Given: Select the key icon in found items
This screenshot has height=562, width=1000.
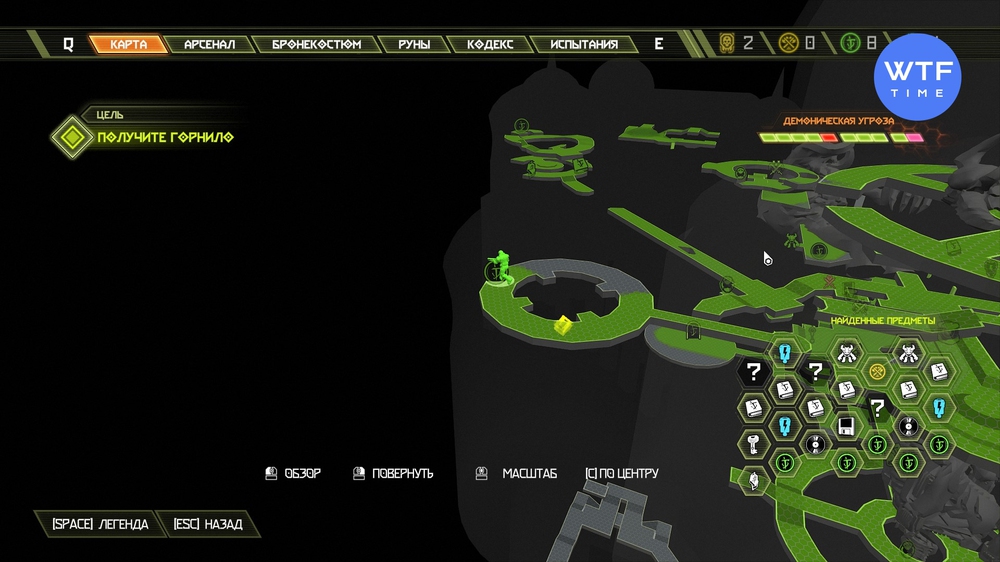Looking at the screenshot, I should [754, 444].
